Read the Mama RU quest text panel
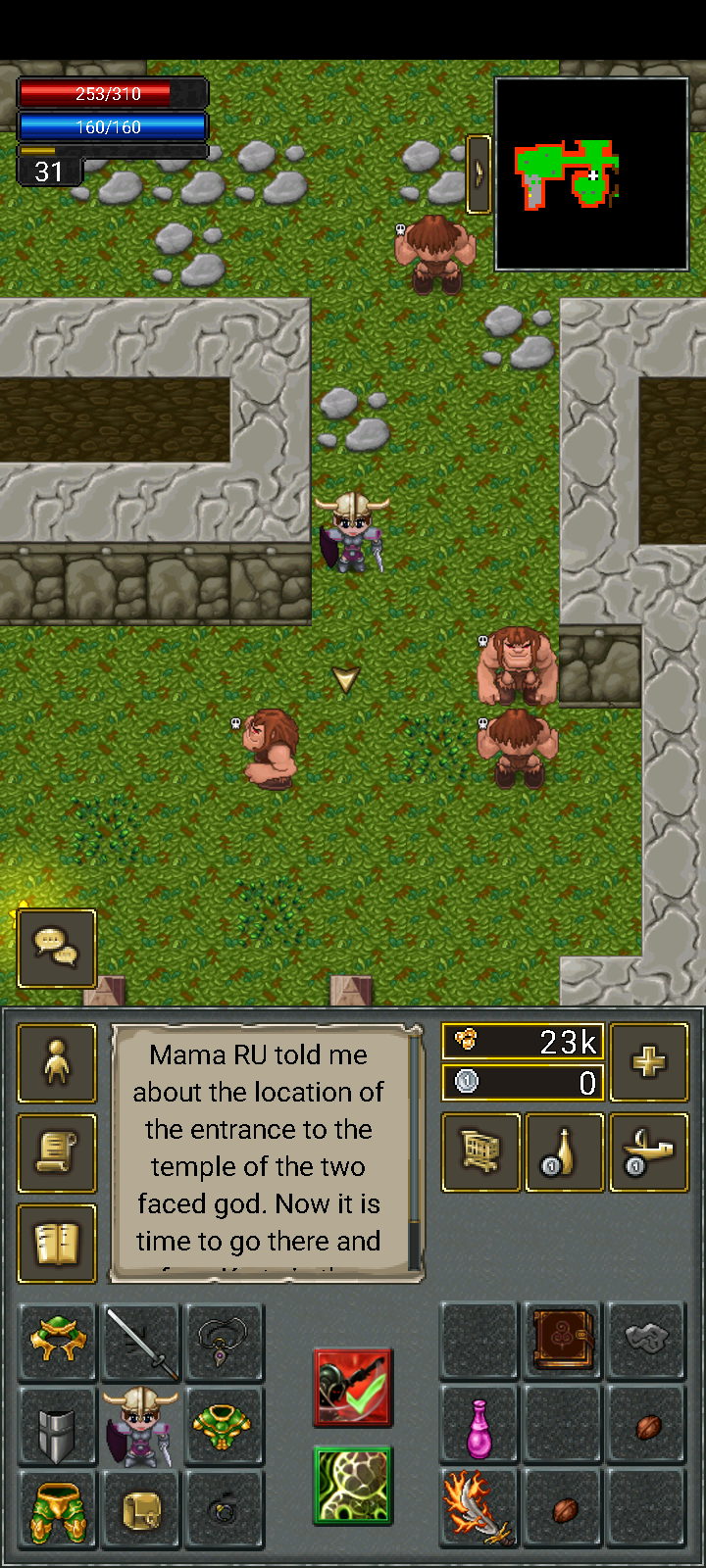Image resolution: width=706 pixels, height=1568 pixels. 260,1151
